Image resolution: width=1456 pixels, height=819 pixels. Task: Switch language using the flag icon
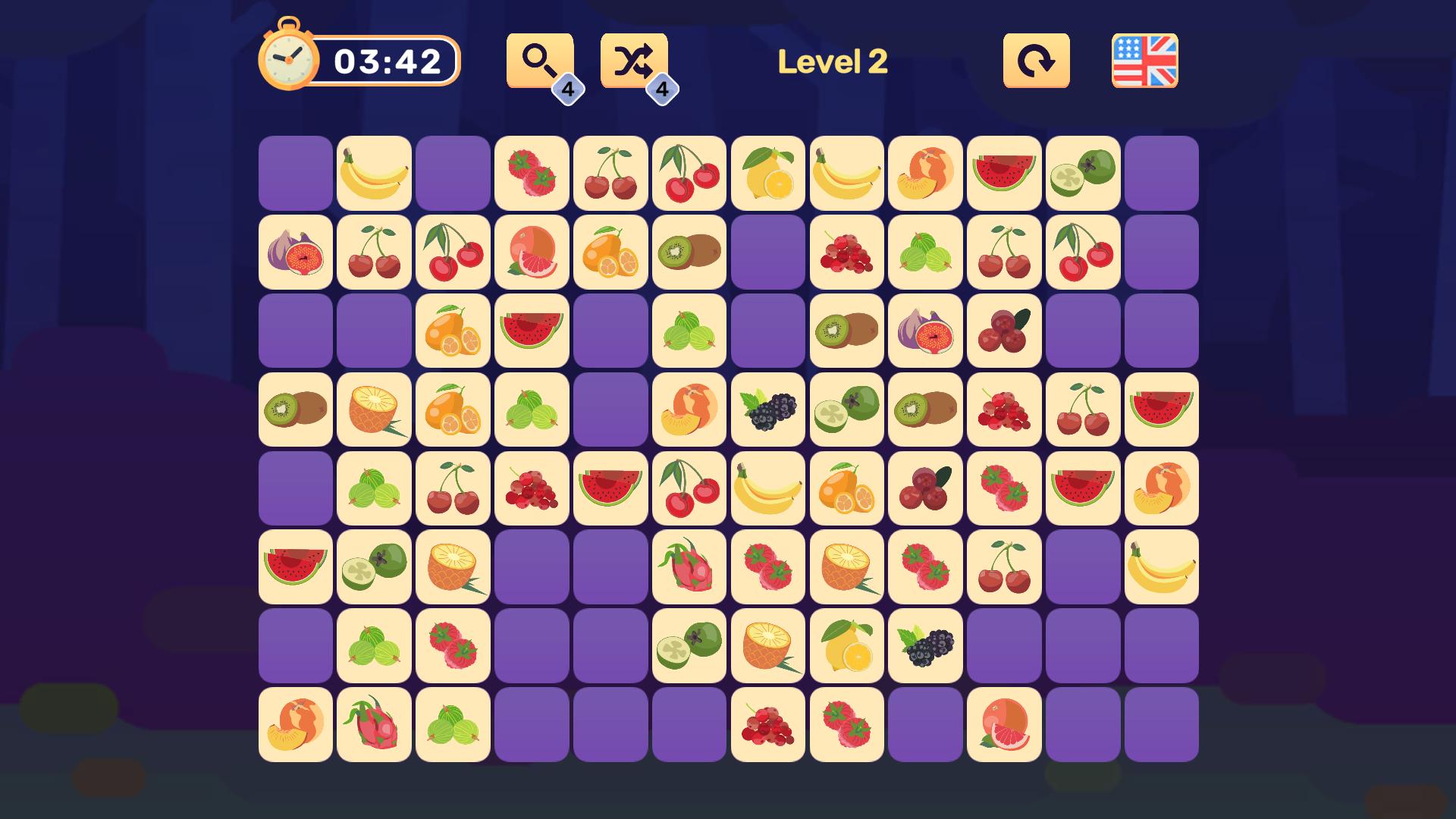pyautogui.click(x=1144, y=59)
